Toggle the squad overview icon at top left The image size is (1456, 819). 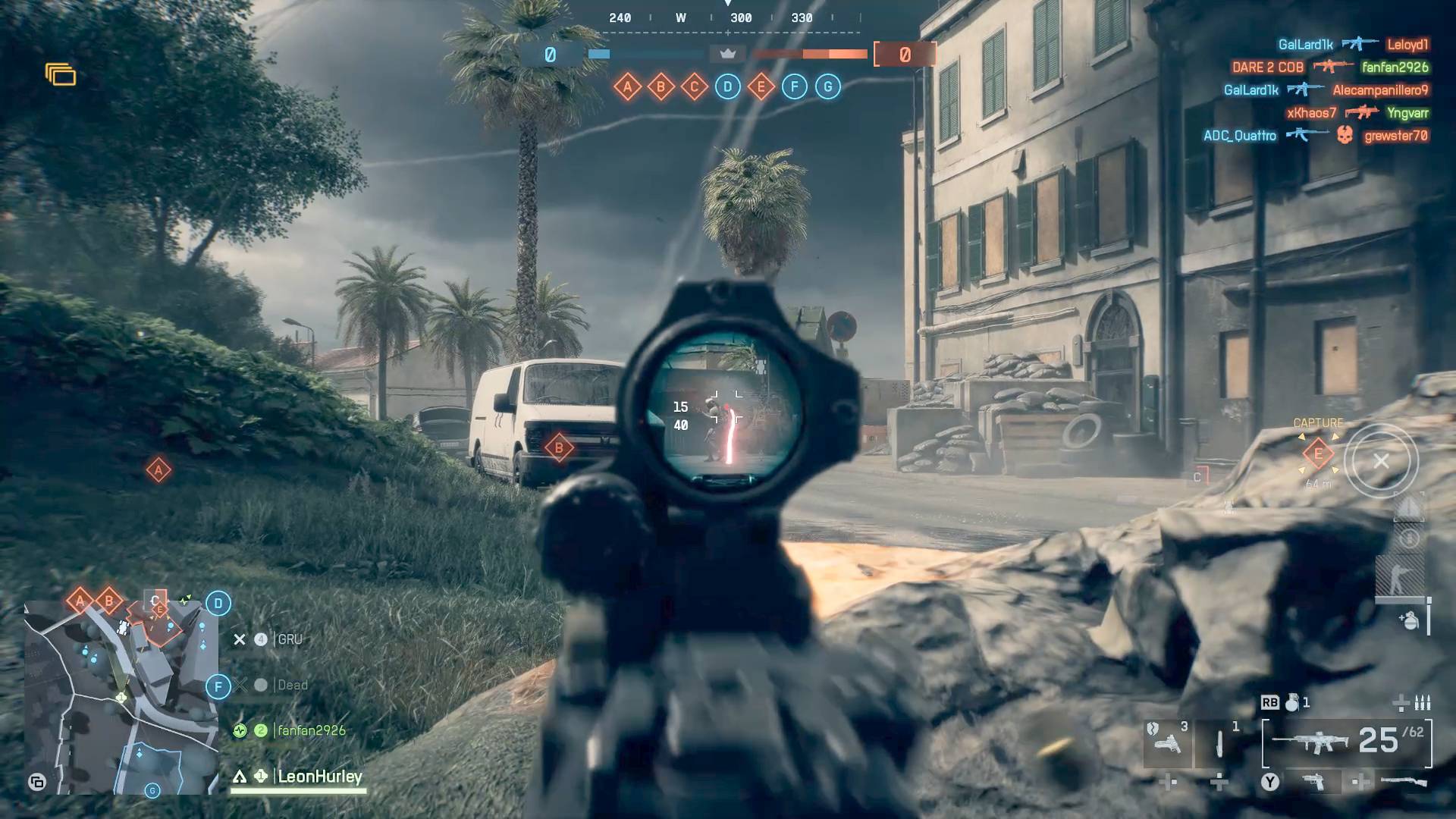pos(61,74)
